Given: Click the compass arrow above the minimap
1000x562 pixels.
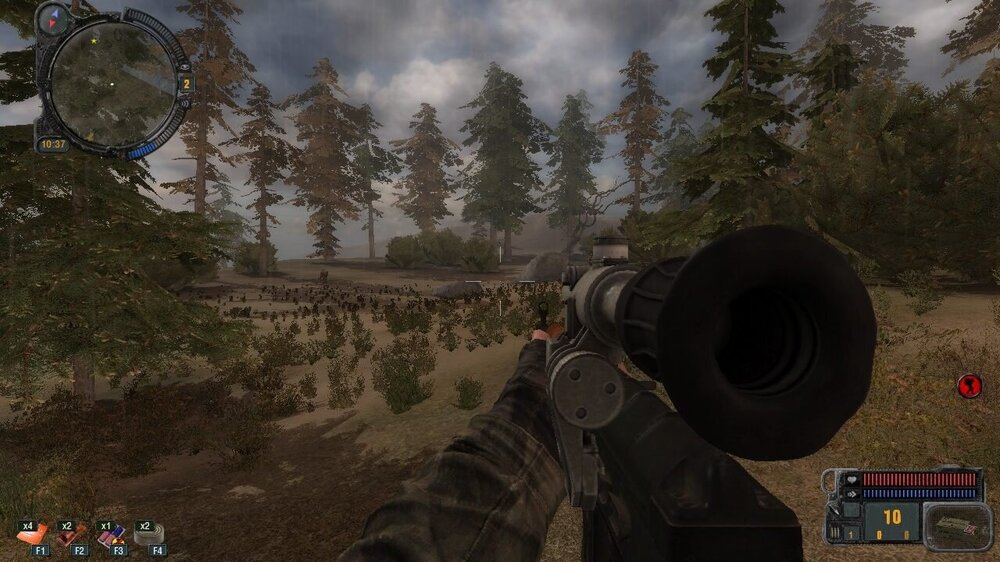Looking at the screenshot, I should pyautogui.click(x=52, y=17).
